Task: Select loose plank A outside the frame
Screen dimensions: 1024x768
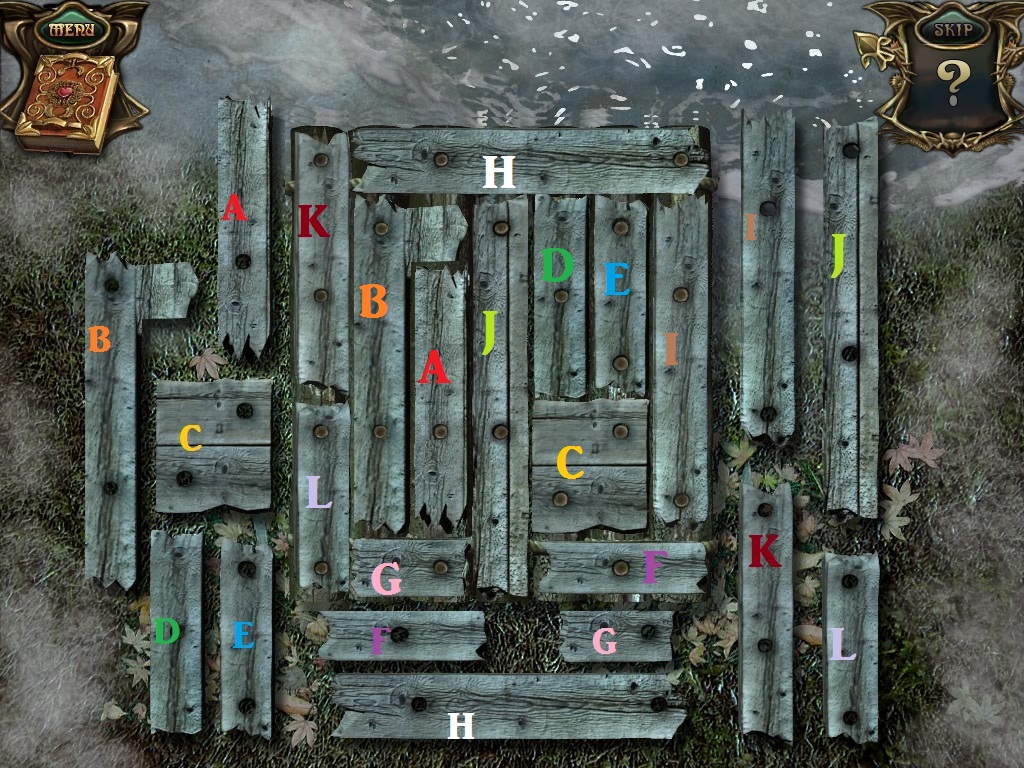Action: click(x=243, y=228)
